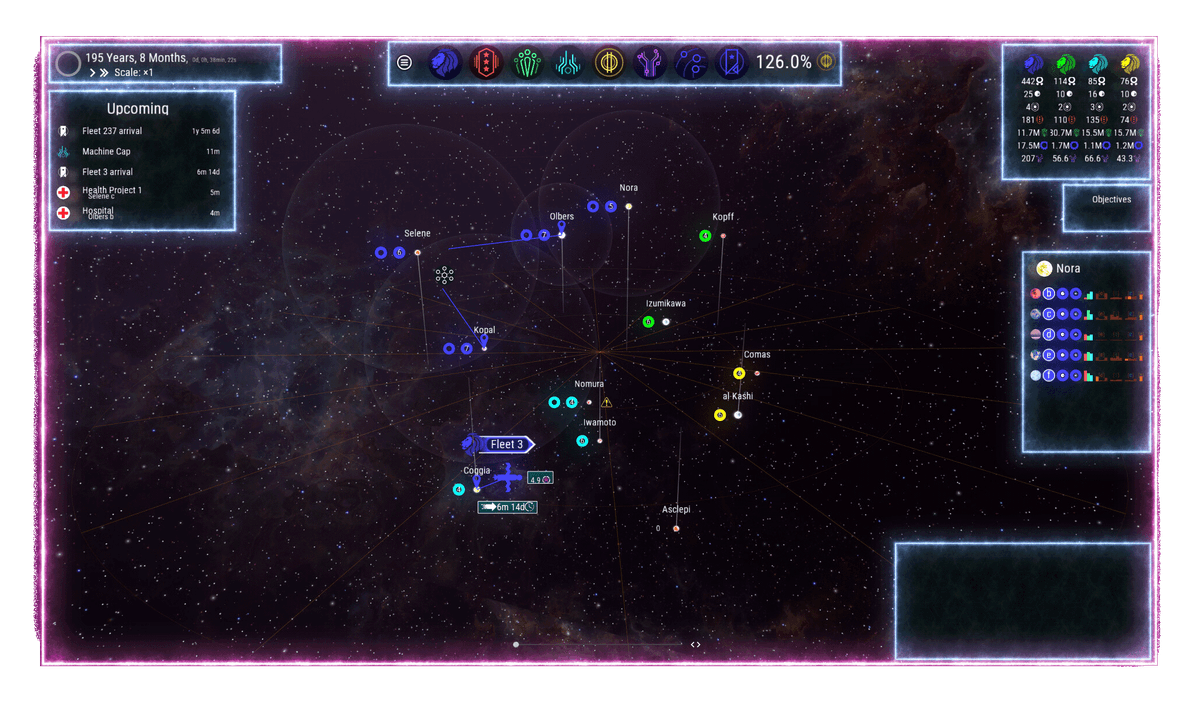Select planet f in the Nora panel
Screen dimensions: 1200x704
tap(1049, 376)
